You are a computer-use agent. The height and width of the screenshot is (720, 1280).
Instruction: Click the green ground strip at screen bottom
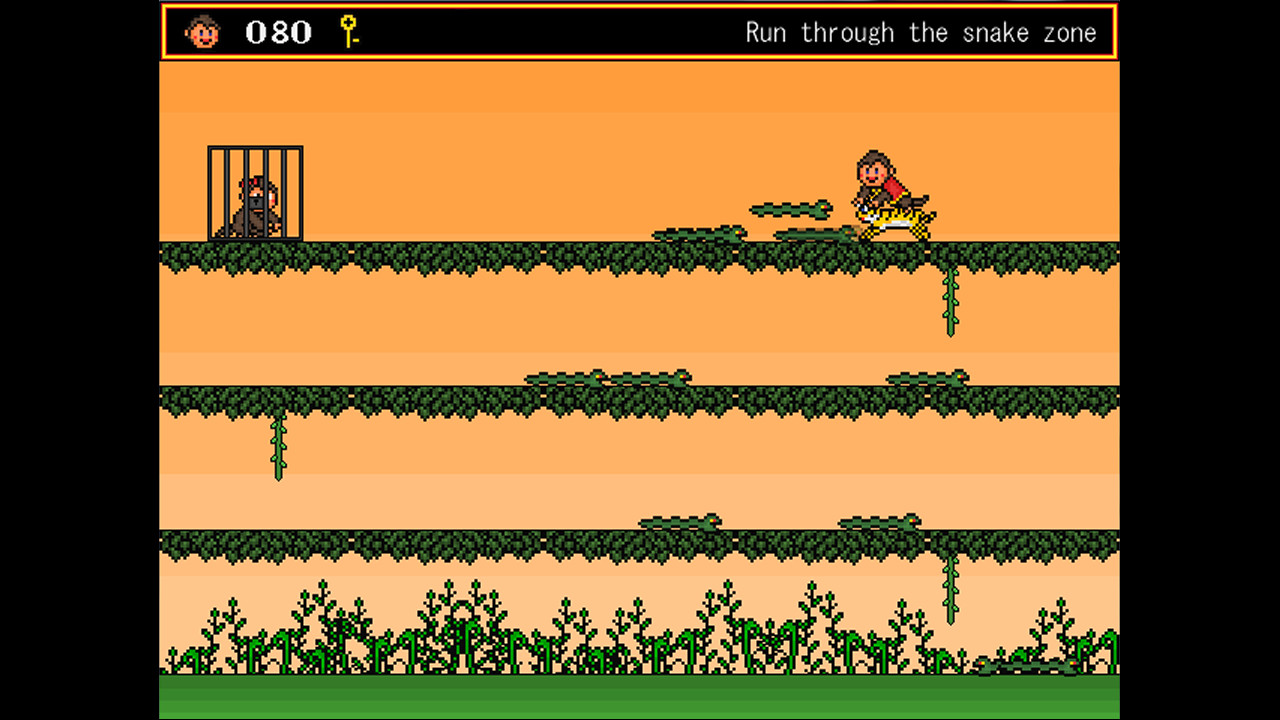click(640, 700)
